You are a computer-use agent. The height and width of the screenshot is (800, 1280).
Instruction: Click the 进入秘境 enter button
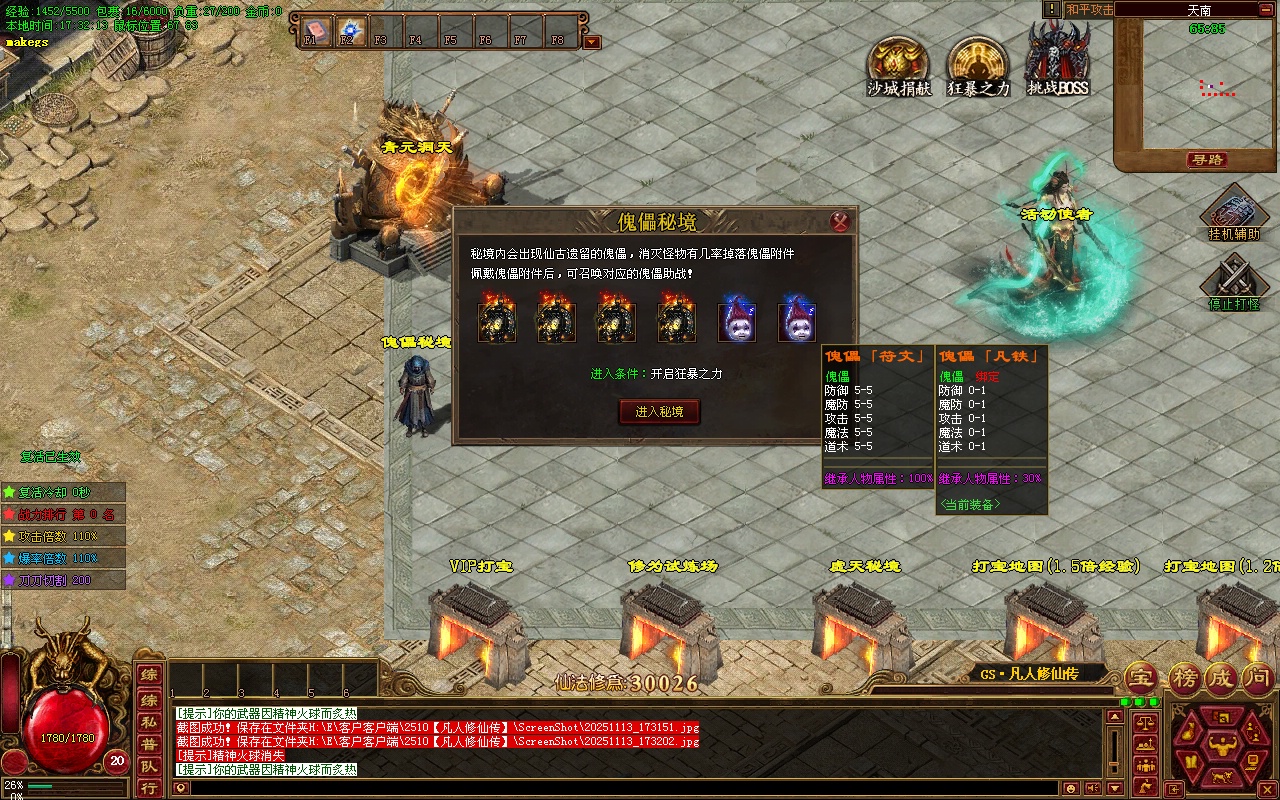[659, 411]
